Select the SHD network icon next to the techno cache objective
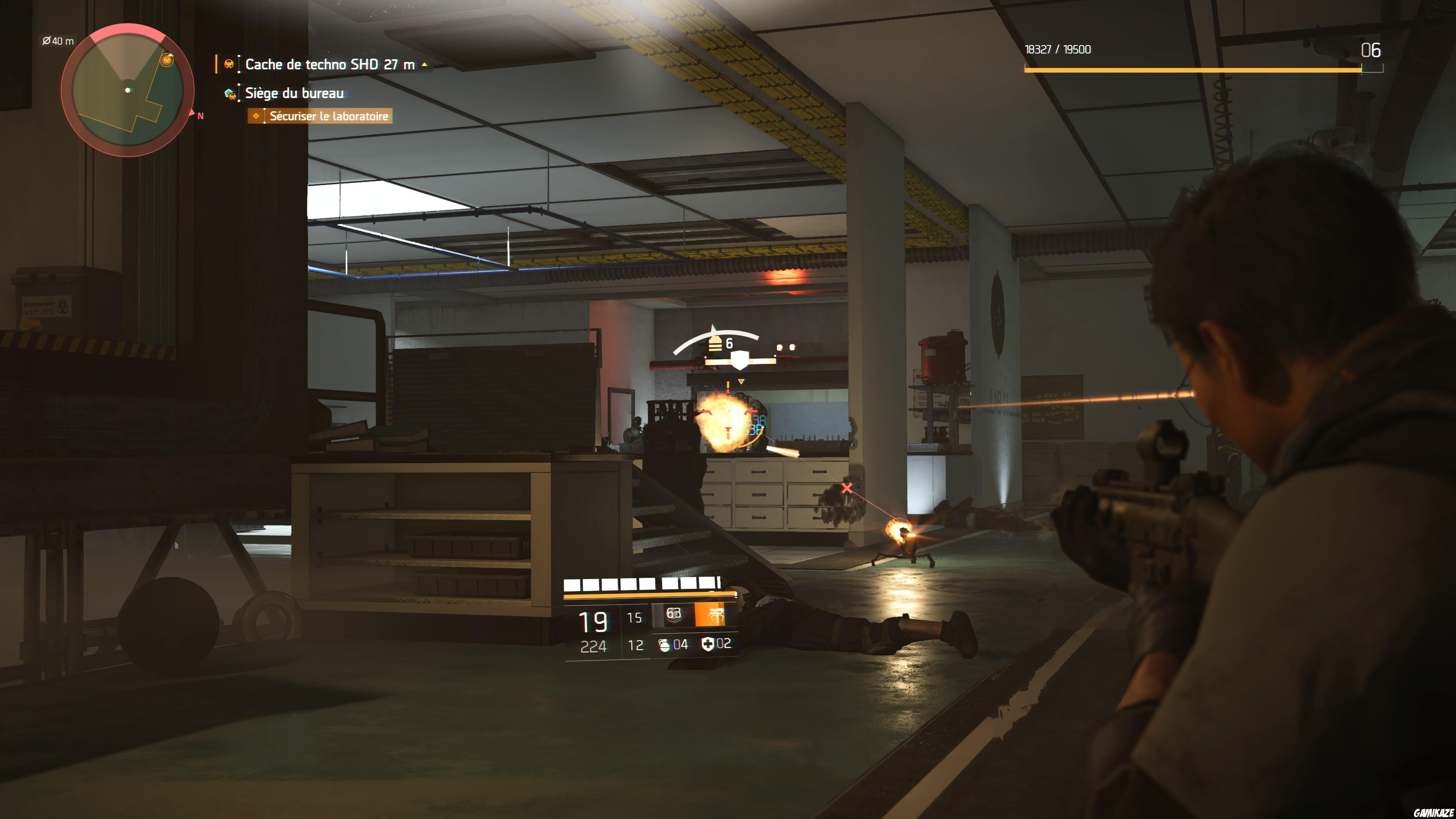The height and width of the screenshot is (819, 1456). point(229,64)
